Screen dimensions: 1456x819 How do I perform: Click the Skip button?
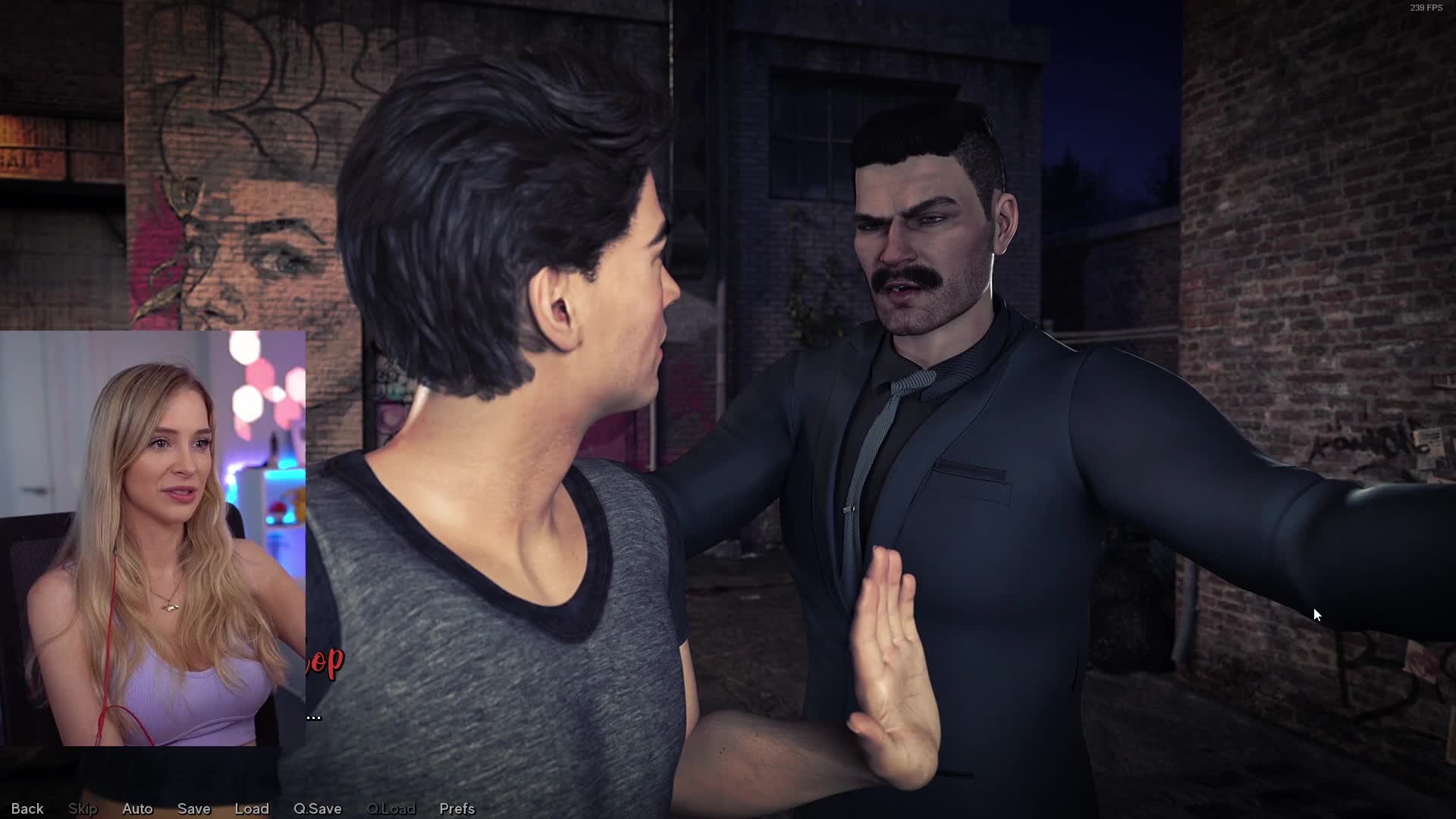coord(83,808)
